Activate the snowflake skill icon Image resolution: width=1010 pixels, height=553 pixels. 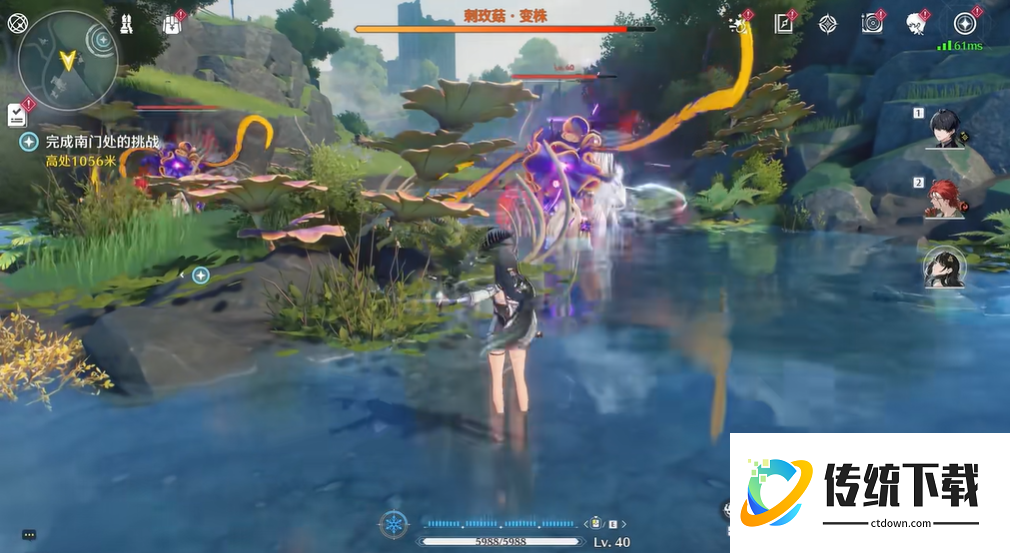[394, 523]
